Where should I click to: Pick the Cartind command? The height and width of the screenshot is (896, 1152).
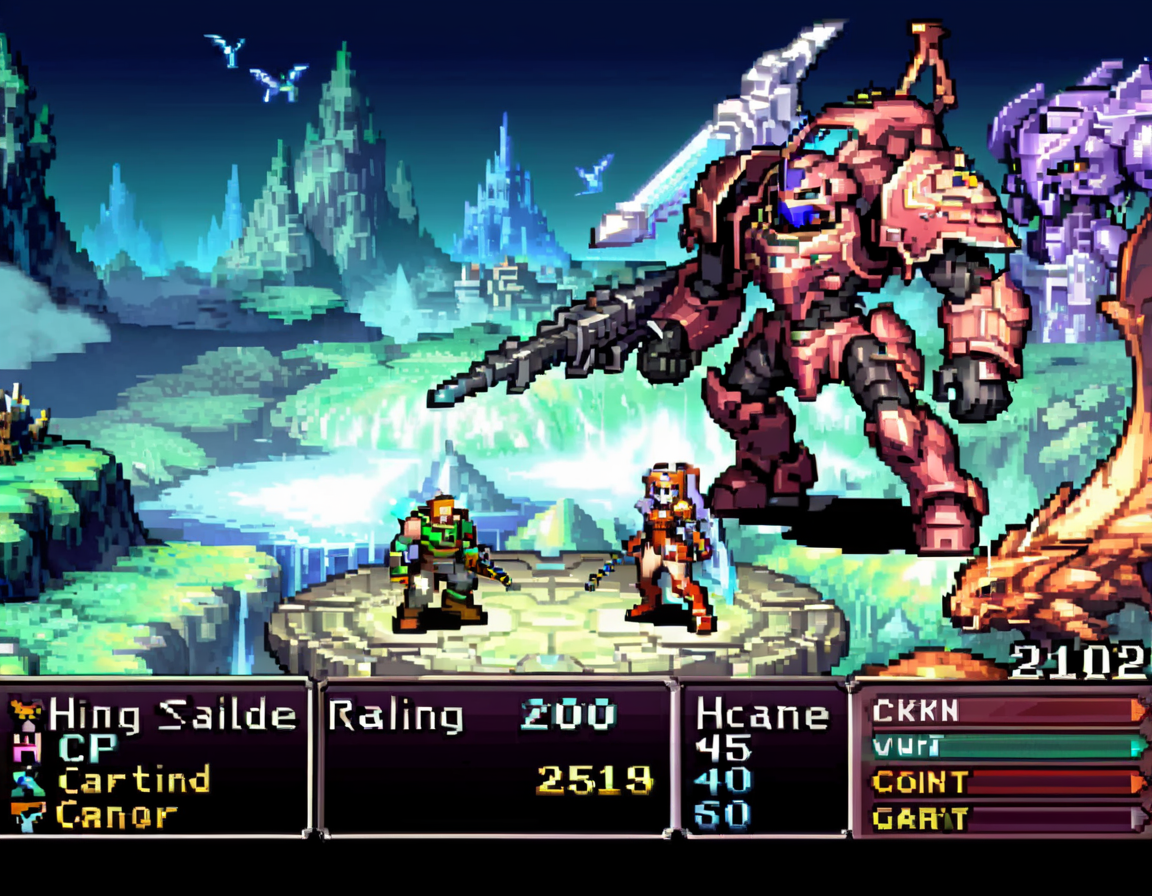coord(133,780)
